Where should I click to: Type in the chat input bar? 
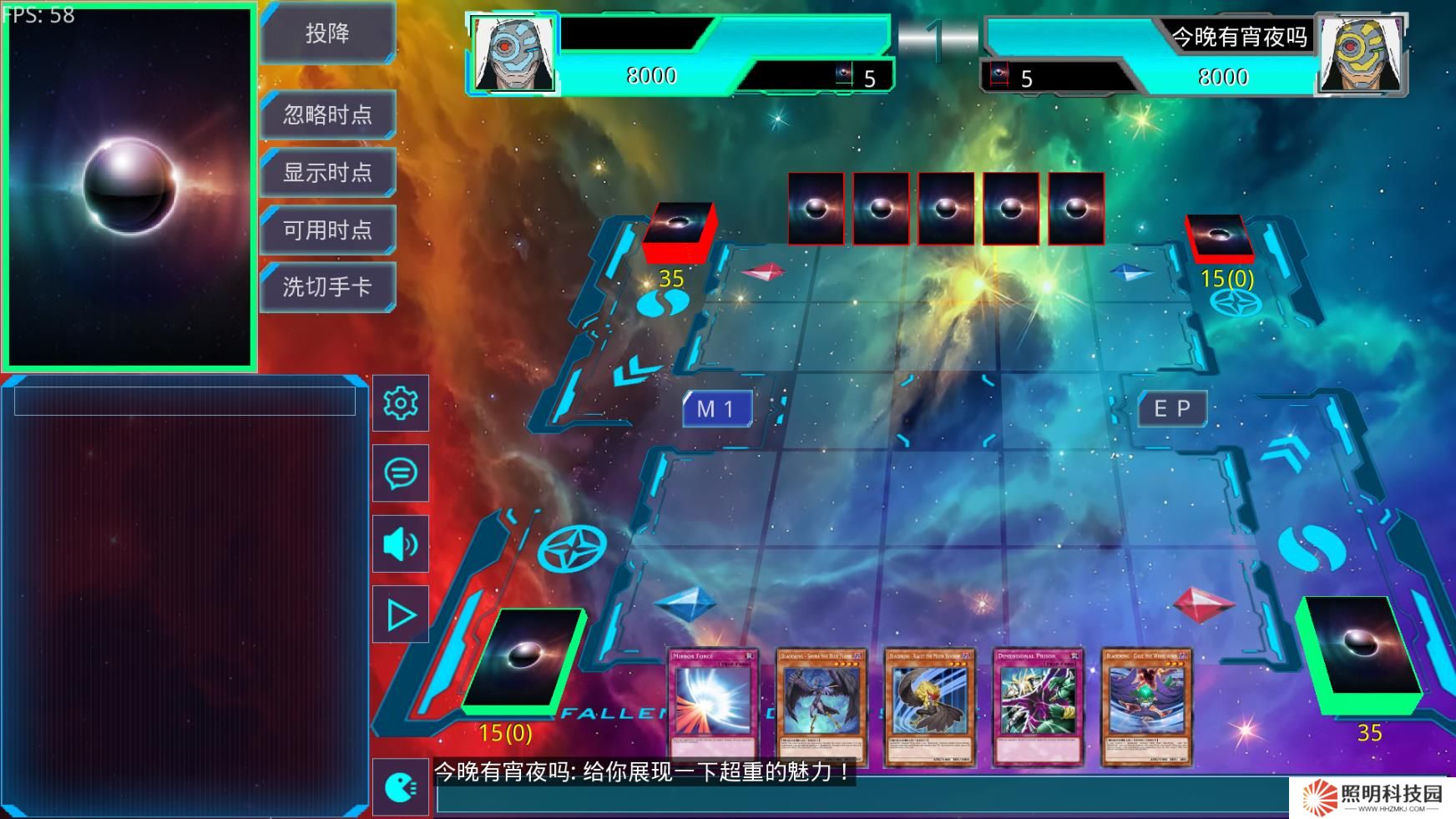[860, 799]
